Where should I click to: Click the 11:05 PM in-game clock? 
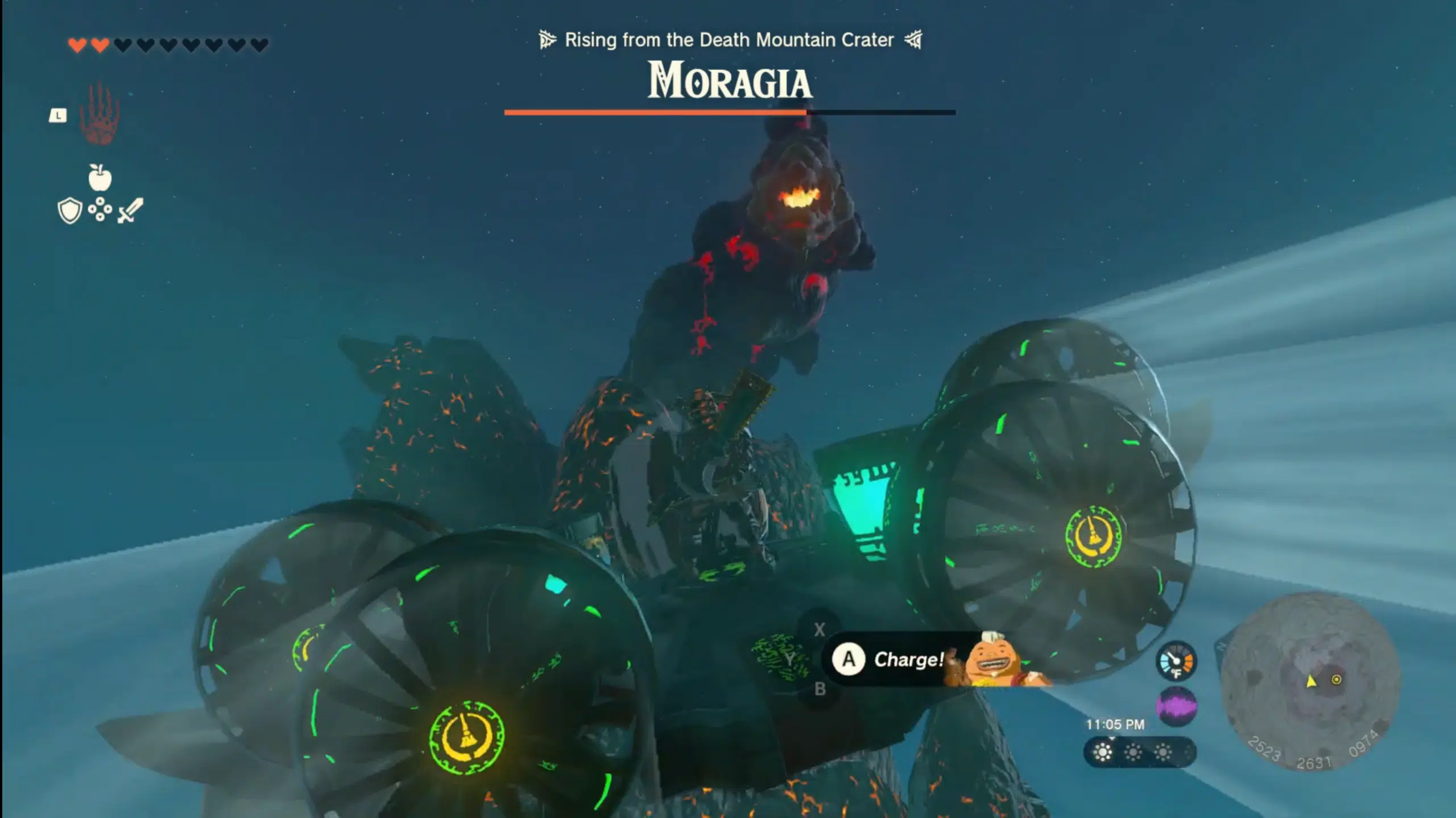(x=1115, y=724)
